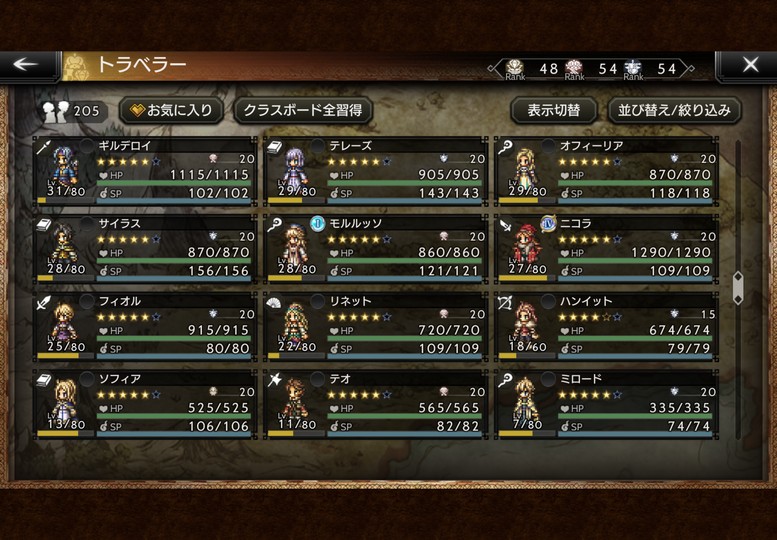Go back with the arrow button

coord(27,65)
